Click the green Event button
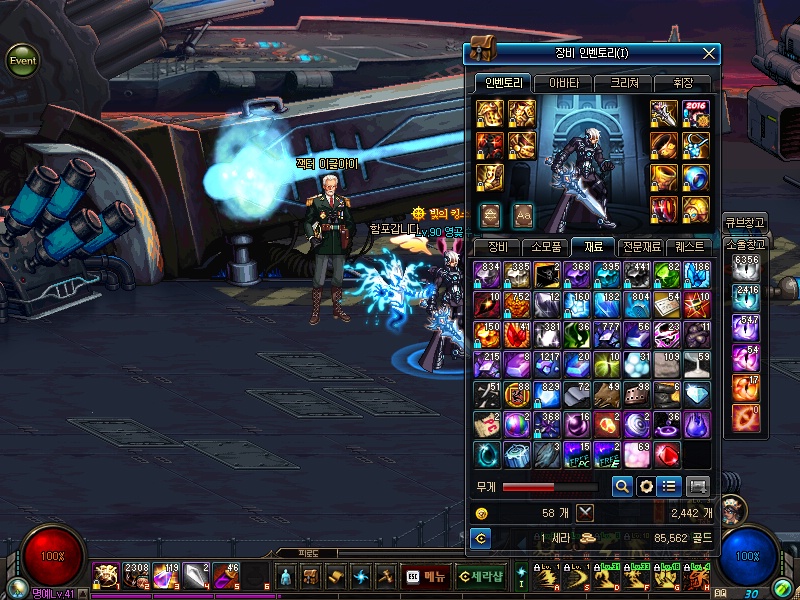The image size is (800, 600). 22,61
